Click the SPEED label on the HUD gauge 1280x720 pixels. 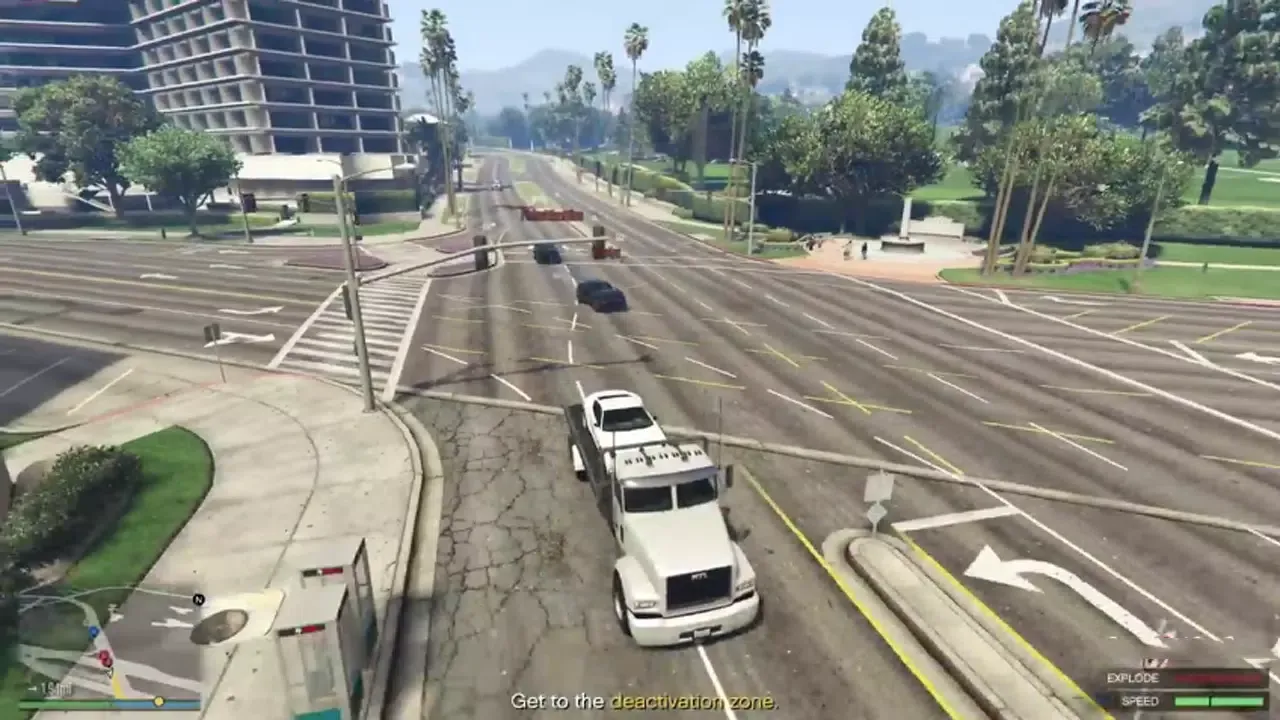tap(1141, 702)
